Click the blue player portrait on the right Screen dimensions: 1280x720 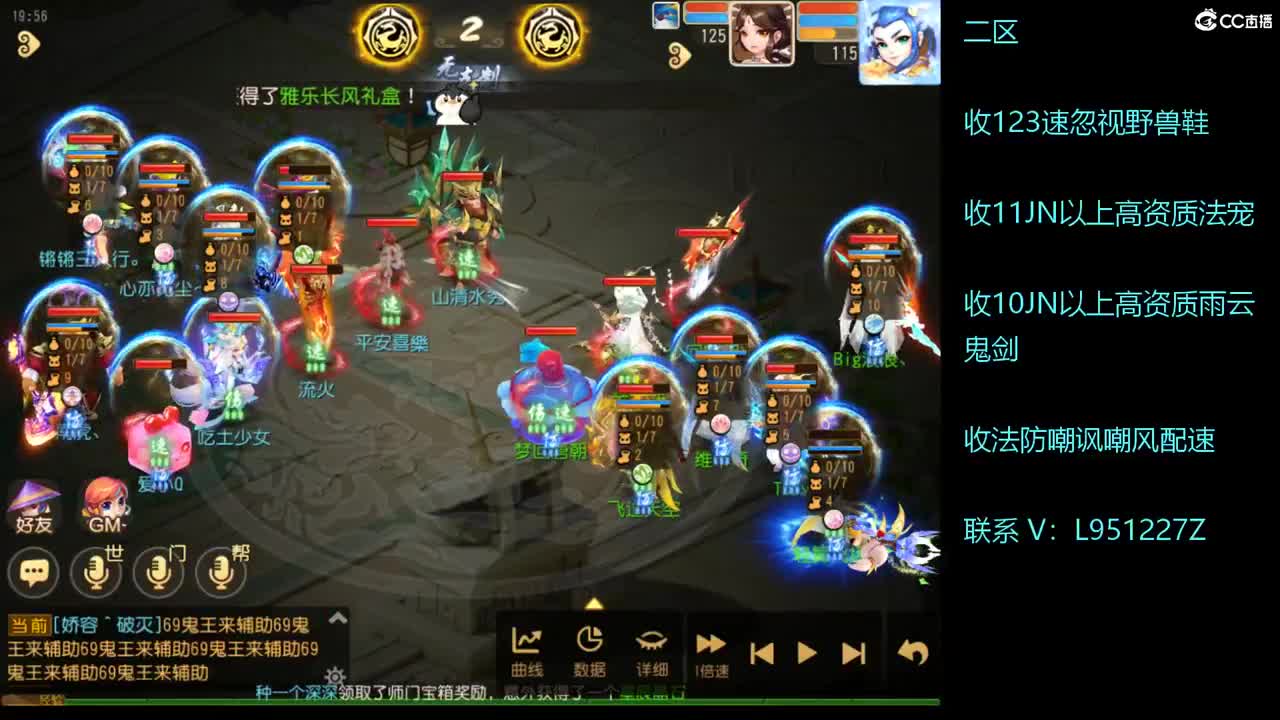(900, 40)
